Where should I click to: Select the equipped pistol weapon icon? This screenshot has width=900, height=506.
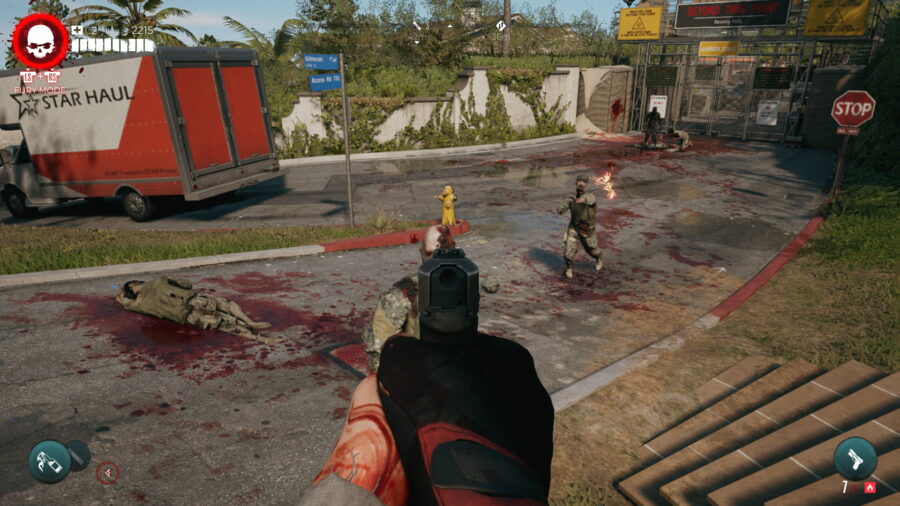(855, 458)
